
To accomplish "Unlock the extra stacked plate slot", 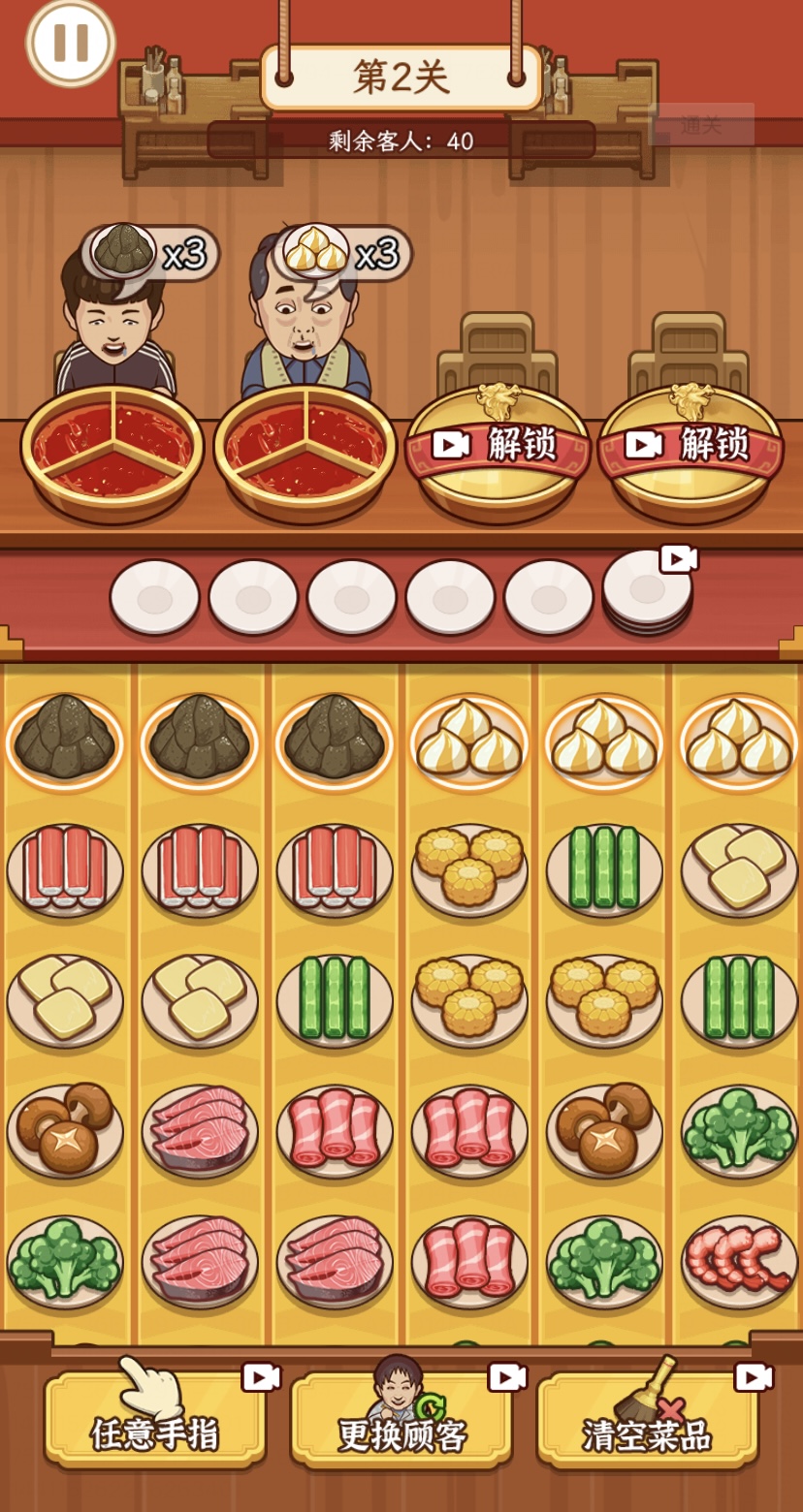I will pyautogui.click(x=648, y=590).
